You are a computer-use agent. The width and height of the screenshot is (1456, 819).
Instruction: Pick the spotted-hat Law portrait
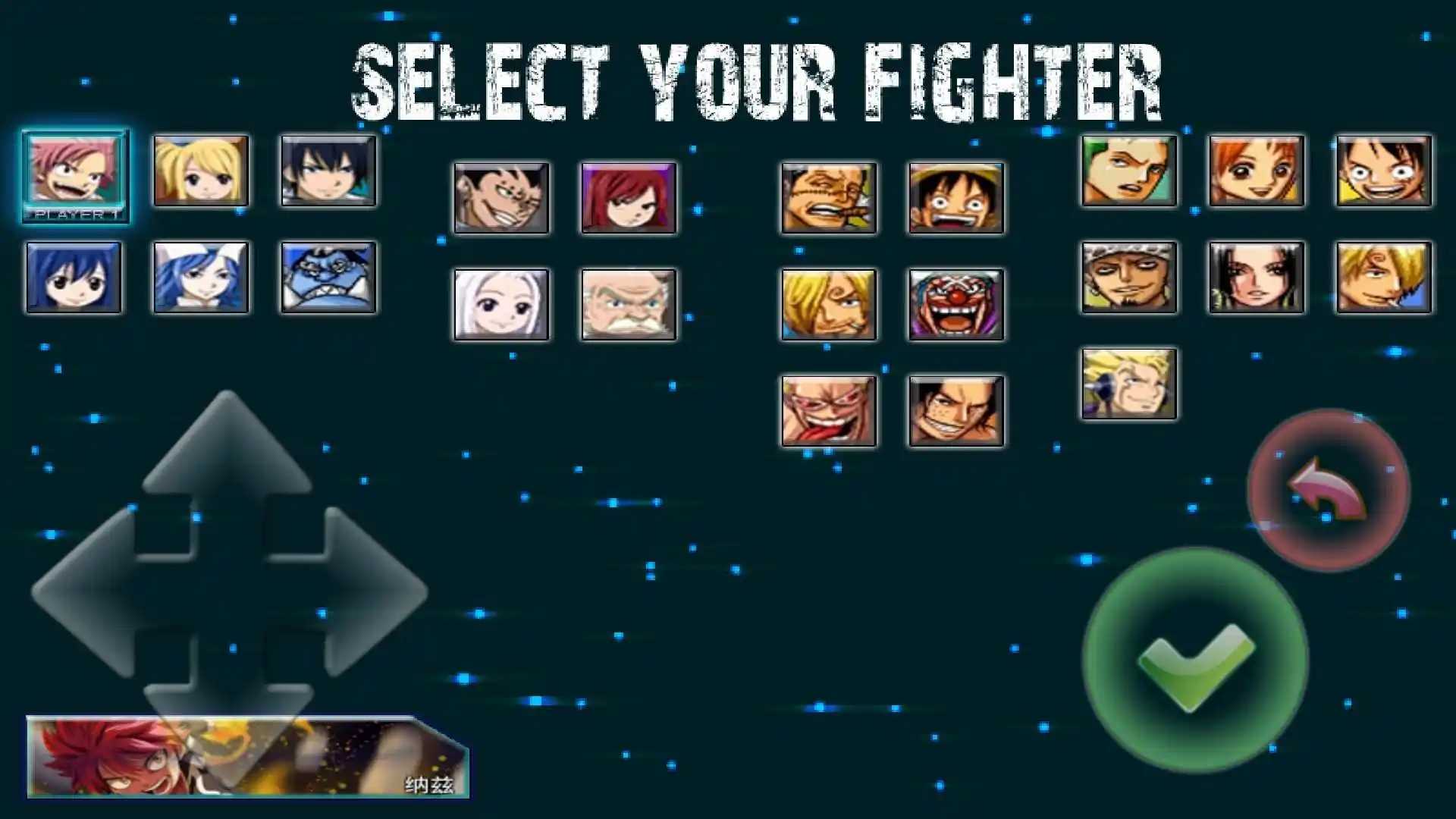(1129, 278)
